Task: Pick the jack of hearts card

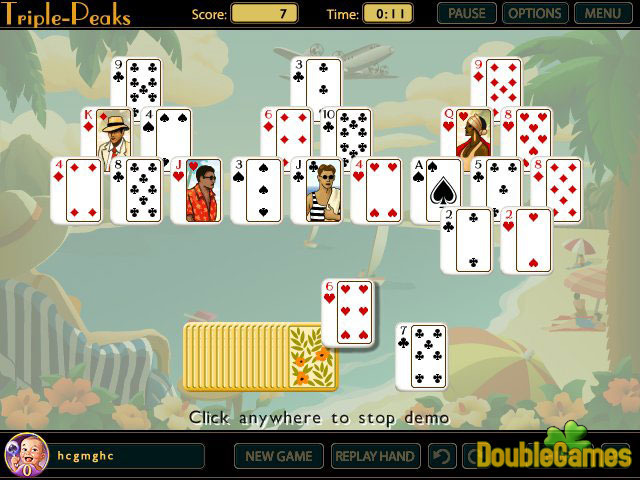Action: (x=196, y=190)
